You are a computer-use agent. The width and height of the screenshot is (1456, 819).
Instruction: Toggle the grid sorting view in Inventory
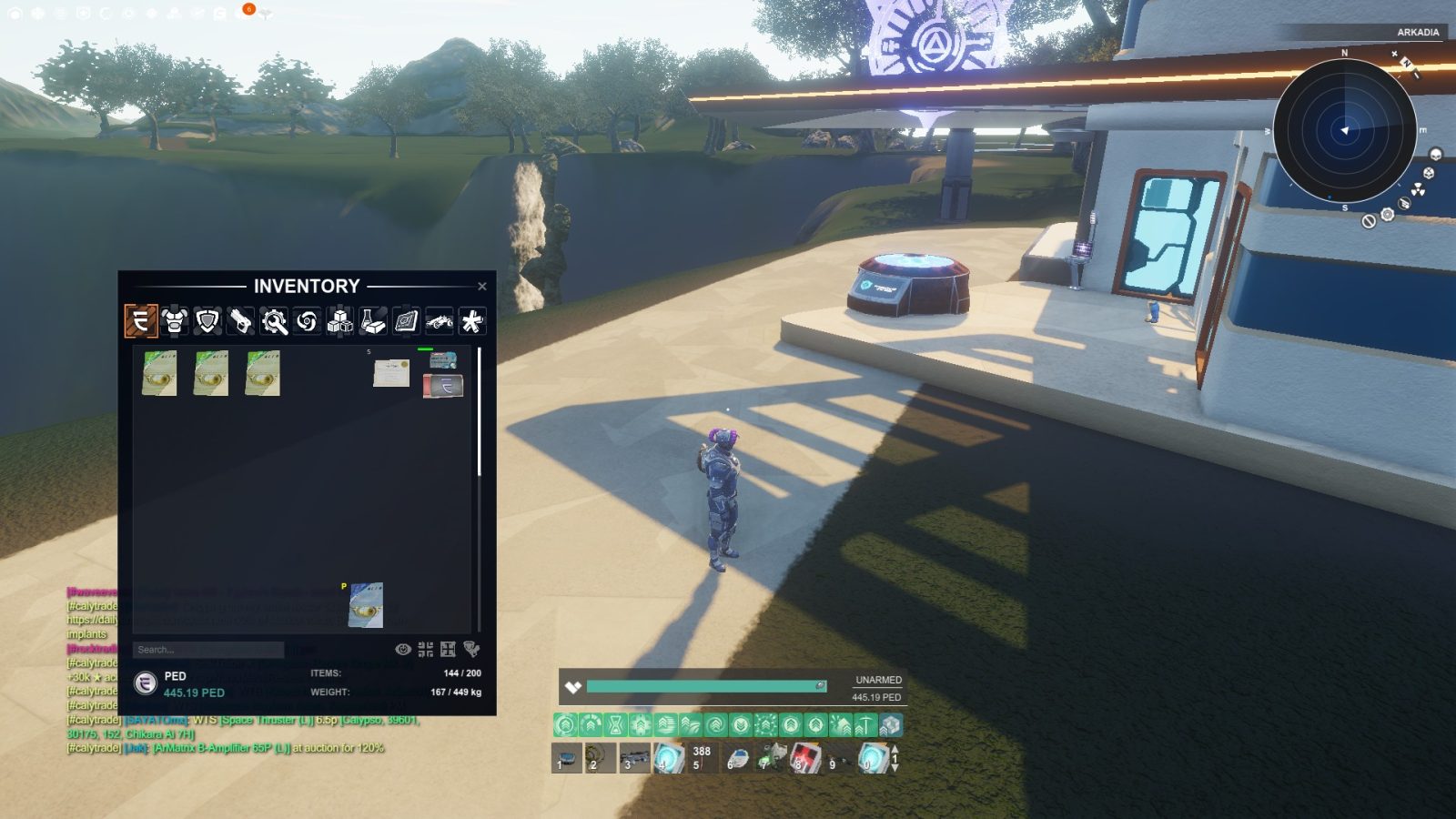425,649
